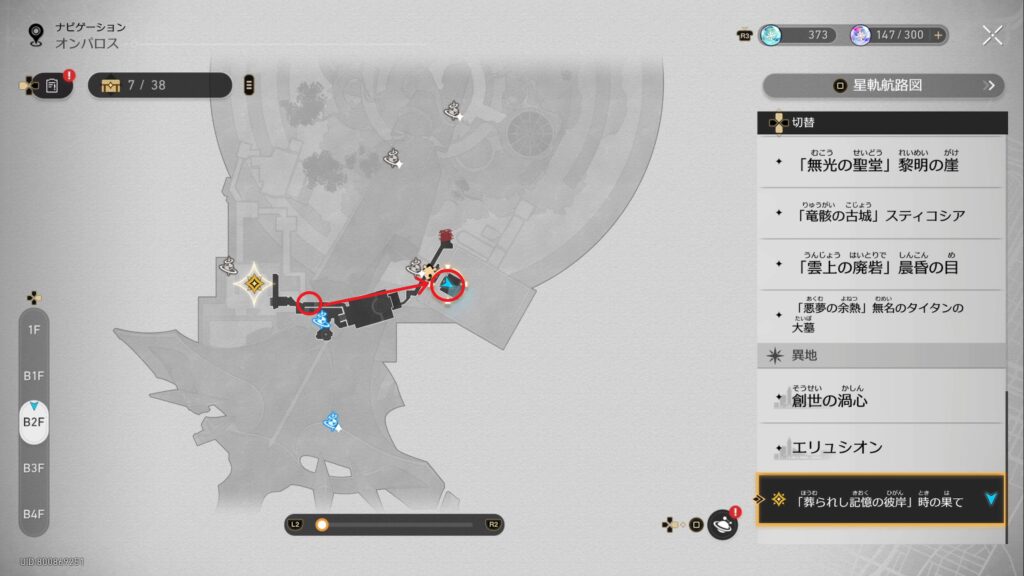Open the planet icon with red alert
This screenshot has height=576, width=1024.
tap(722, 524)
